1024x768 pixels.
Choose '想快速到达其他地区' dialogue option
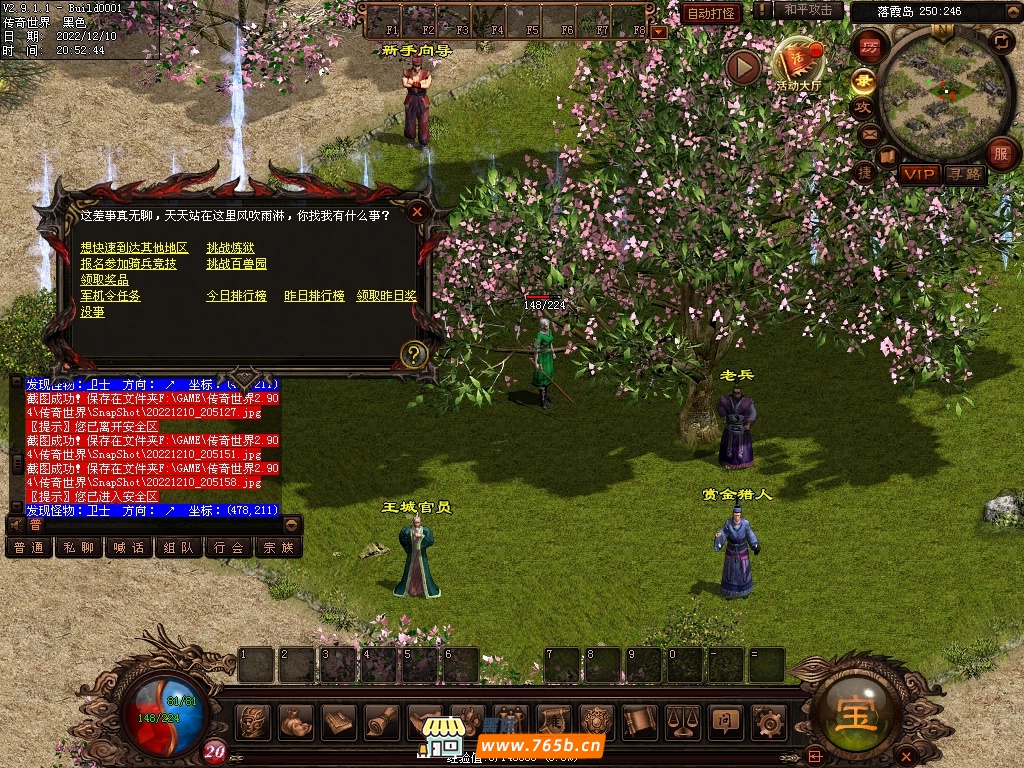coord(134,248)
